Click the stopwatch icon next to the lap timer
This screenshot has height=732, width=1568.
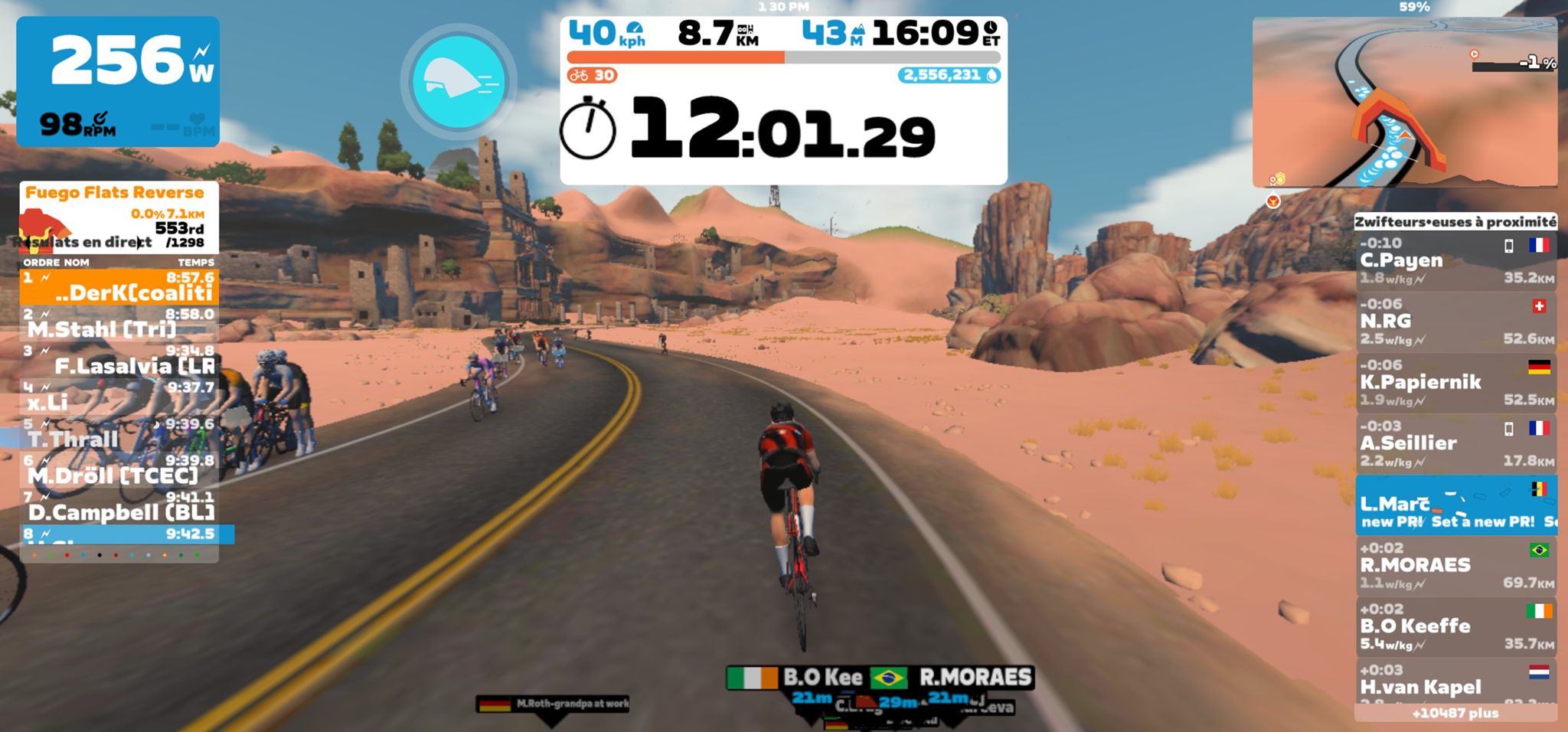pyautogui.click(x=591, y=132)
